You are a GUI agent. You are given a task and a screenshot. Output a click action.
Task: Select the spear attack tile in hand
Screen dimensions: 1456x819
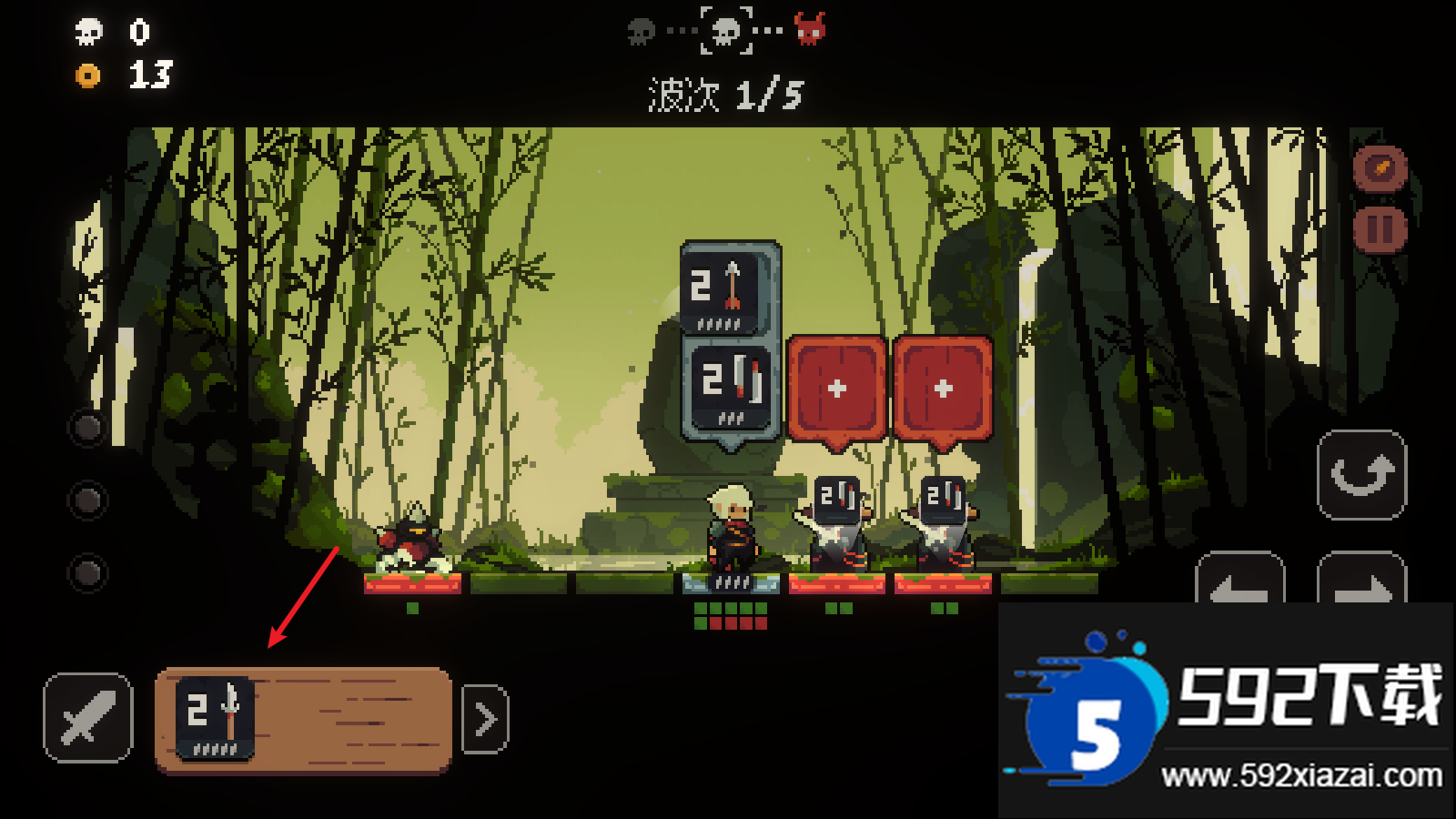tap(215, 719)
